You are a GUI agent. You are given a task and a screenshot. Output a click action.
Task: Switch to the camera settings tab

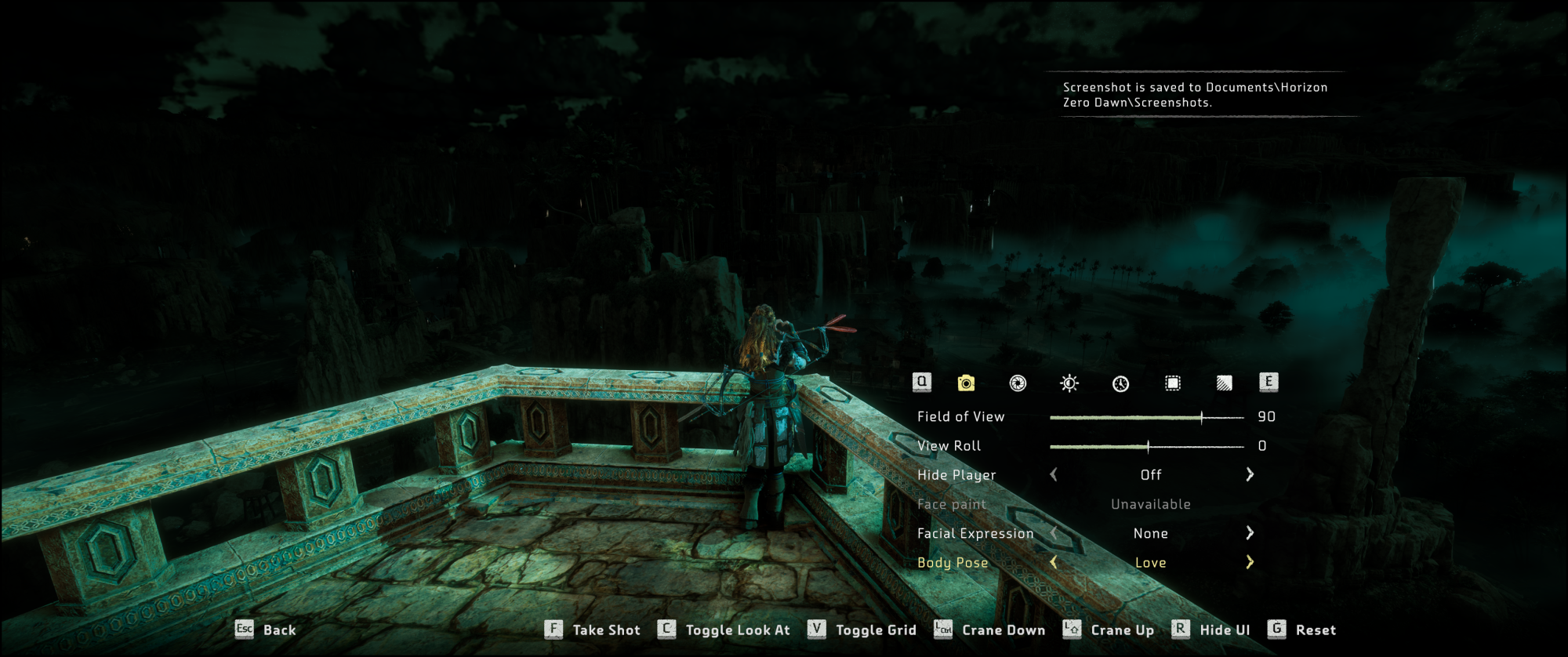pos(966,383)
